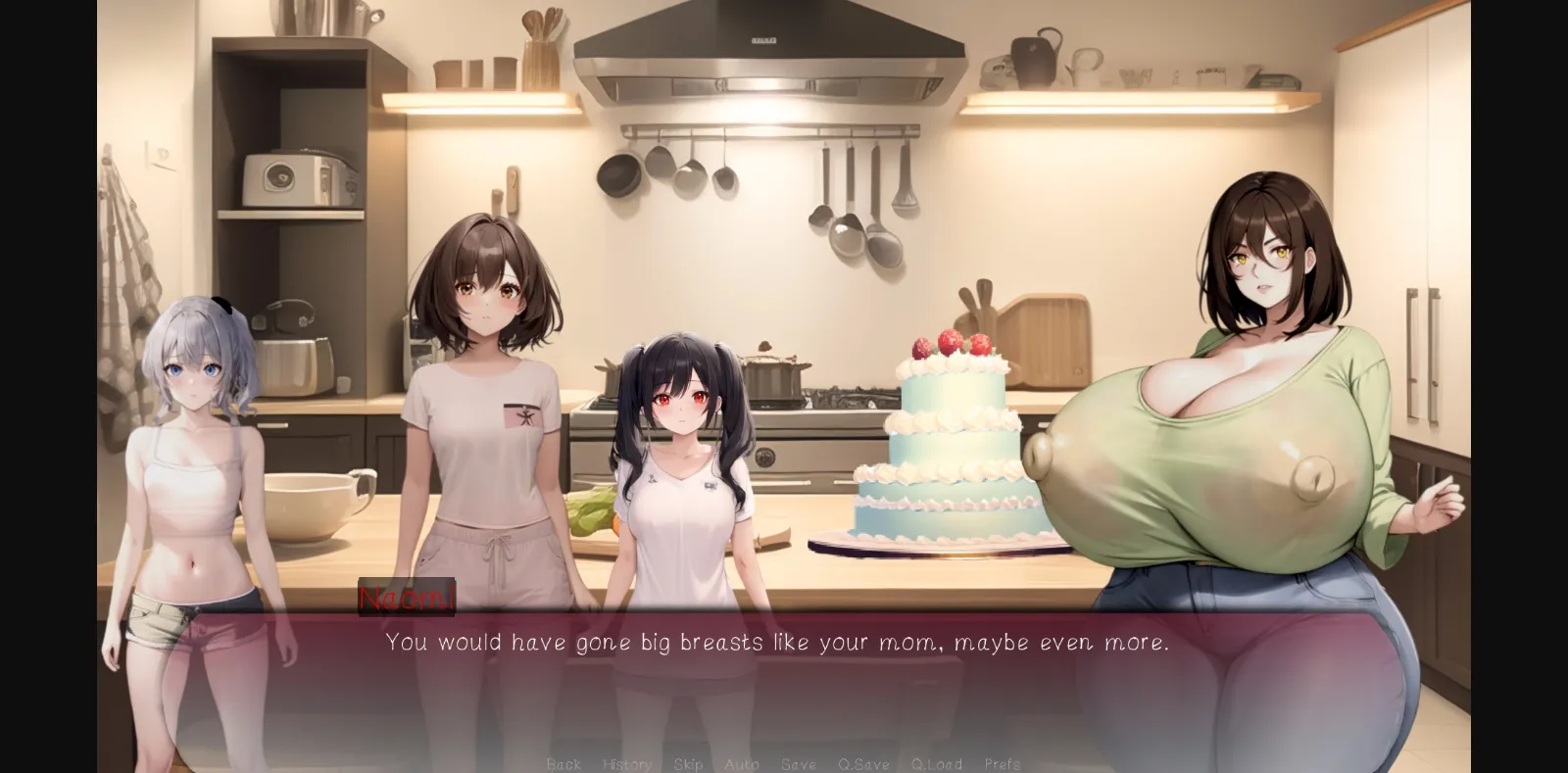The width and height of the screenshot is (1568, 773).
Task: Click the dialogue text line itself
Action: click(x=779, y=643)
